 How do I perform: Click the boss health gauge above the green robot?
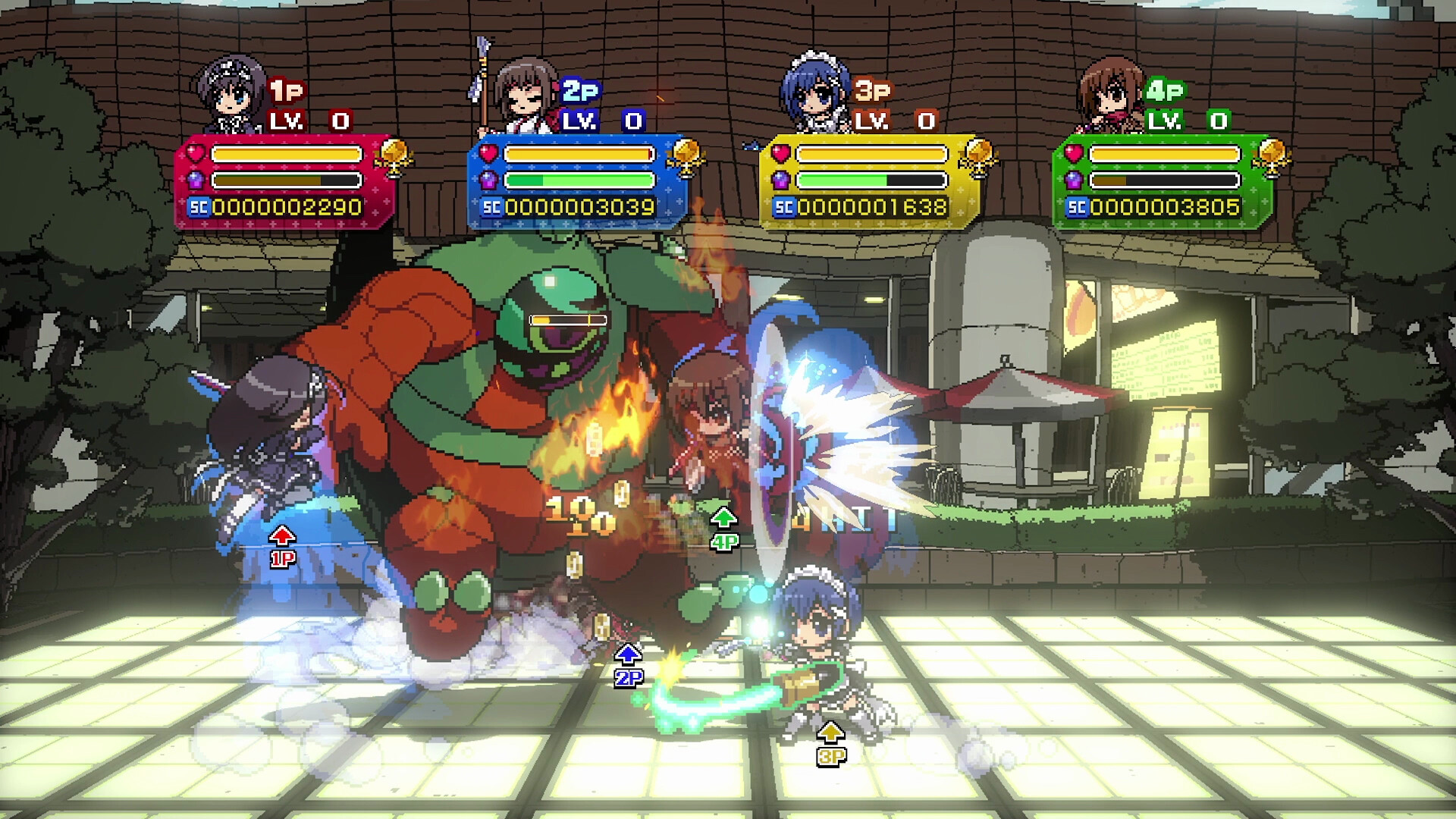tap(567, 321)
